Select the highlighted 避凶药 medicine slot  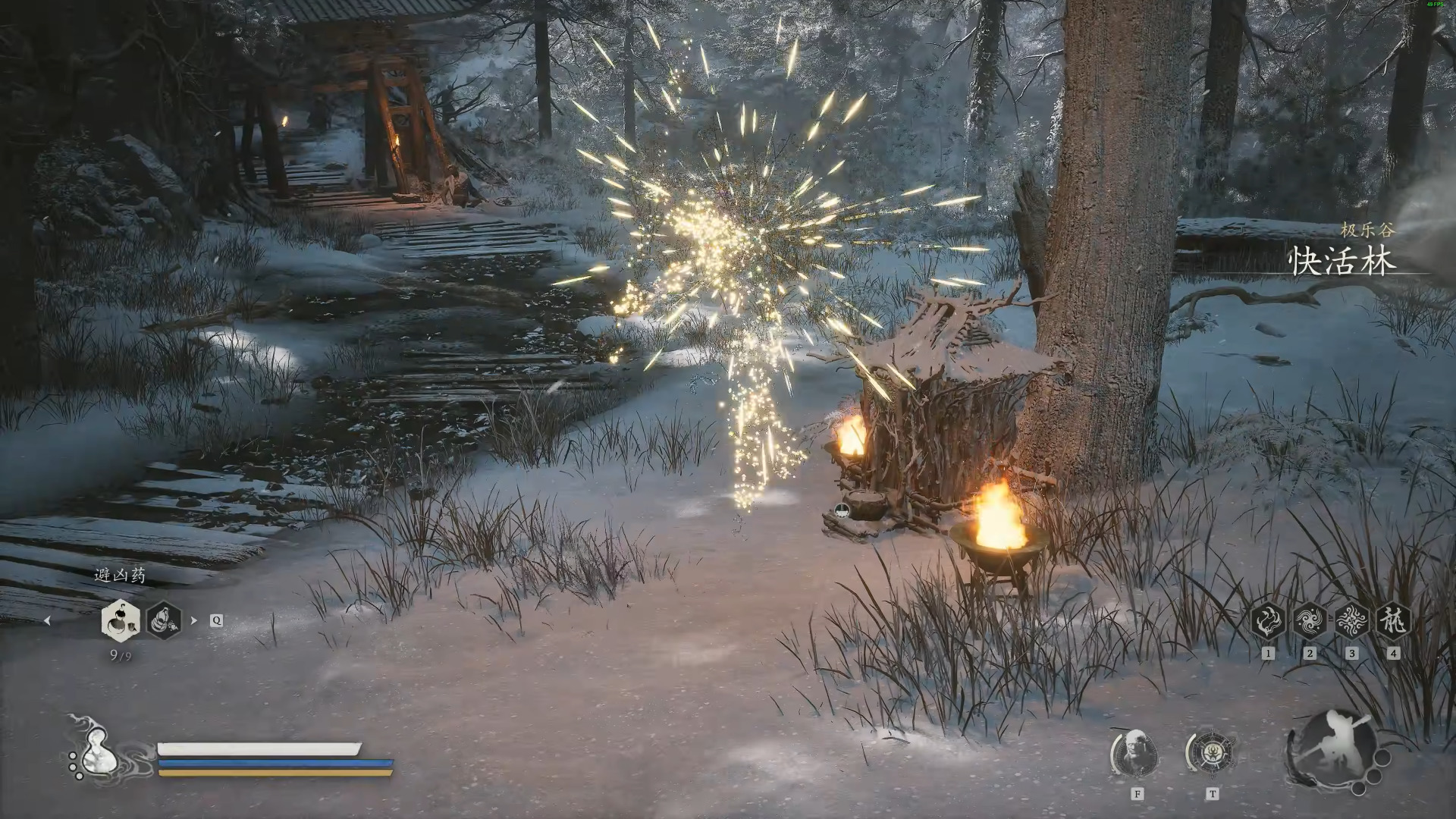pyautogui.click(x=119, y=620)
